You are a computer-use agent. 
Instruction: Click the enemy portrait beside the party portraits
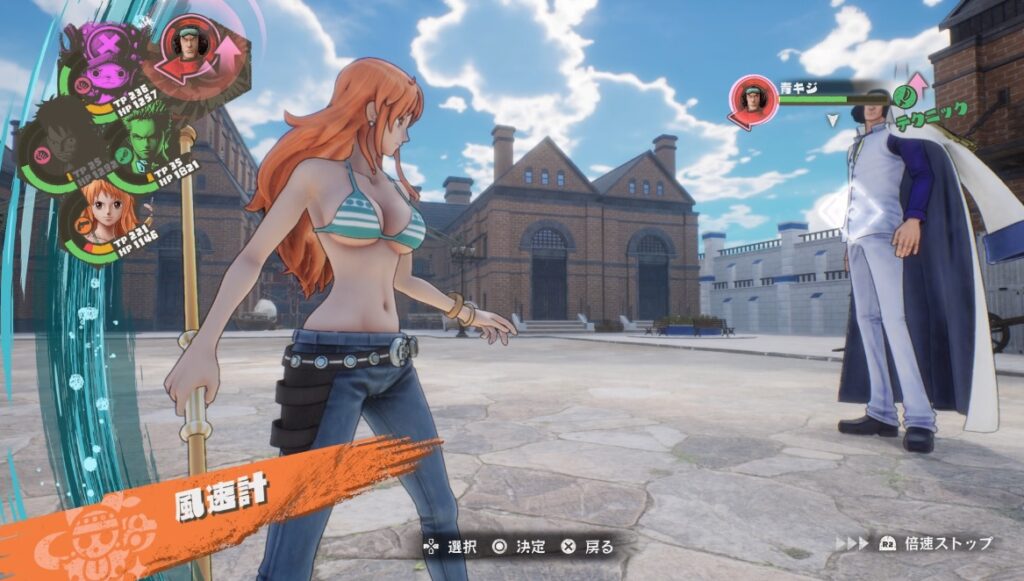189,47
